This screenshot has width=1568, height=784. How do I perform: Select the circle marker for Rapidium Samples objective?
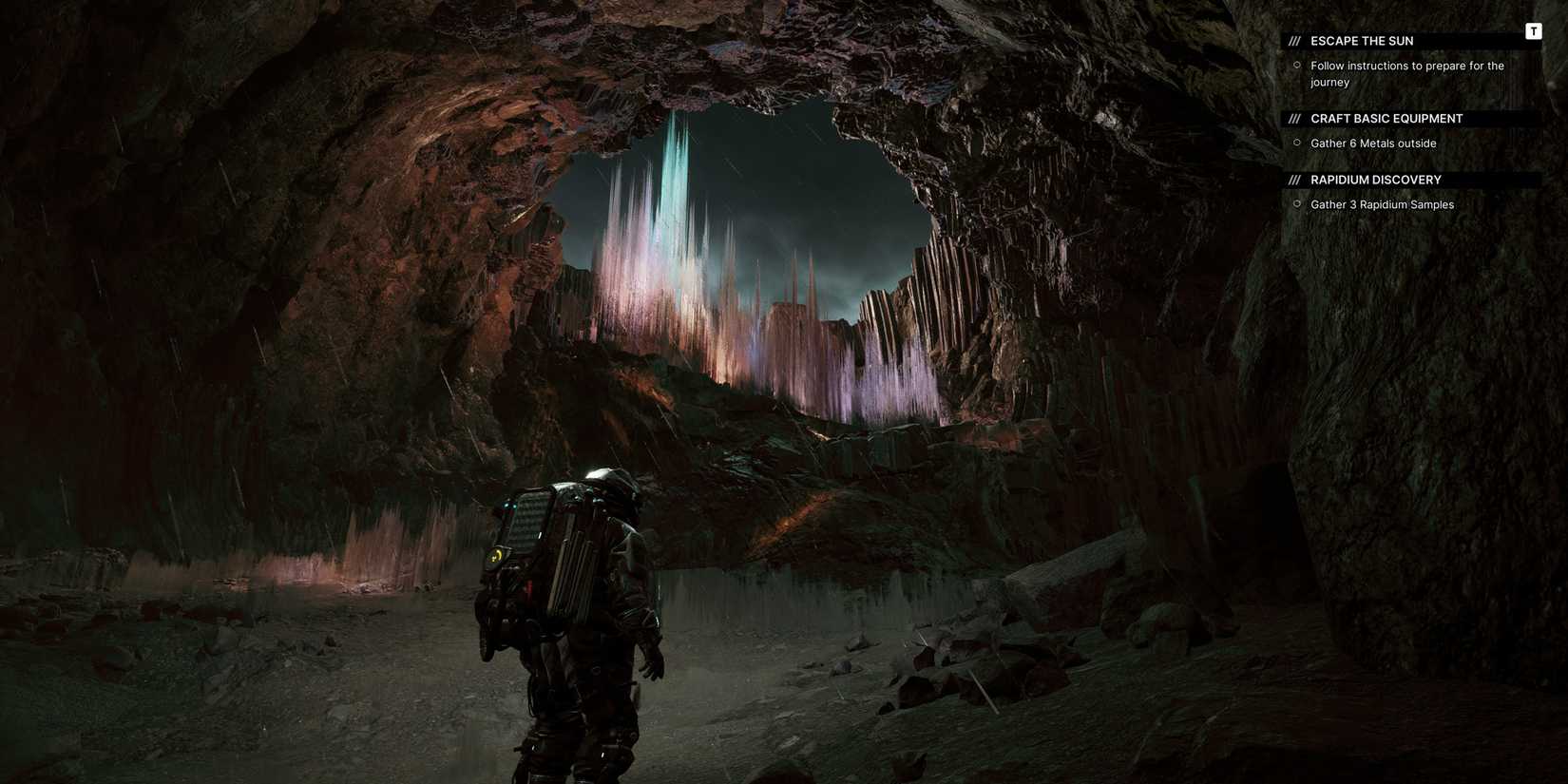click(x=1297, y=203)
